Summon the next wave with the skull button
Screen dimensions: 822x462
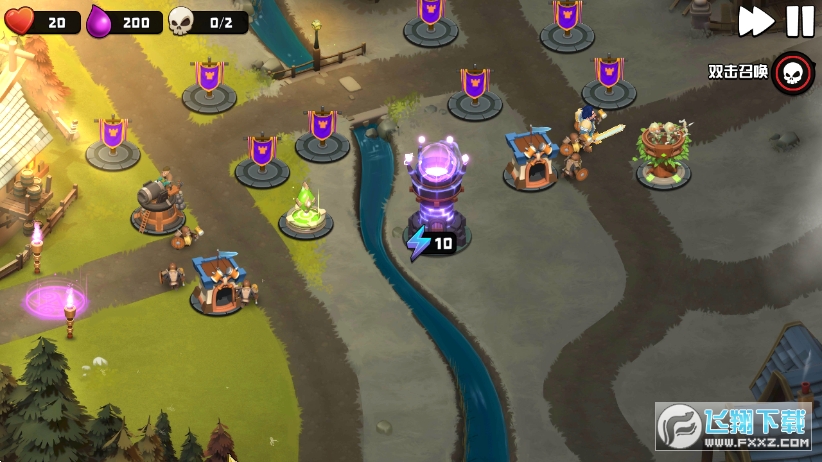793,72
